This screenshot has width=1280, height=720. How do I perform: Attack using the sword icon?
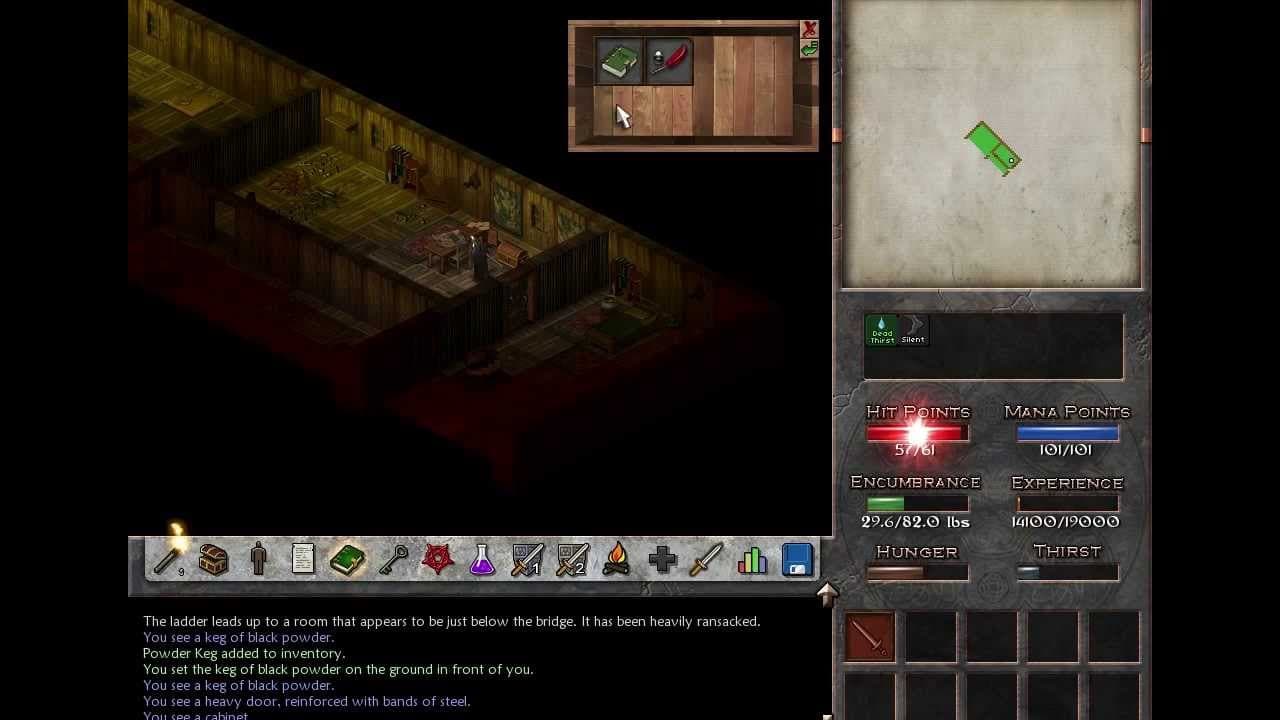(x=708, y=560)
